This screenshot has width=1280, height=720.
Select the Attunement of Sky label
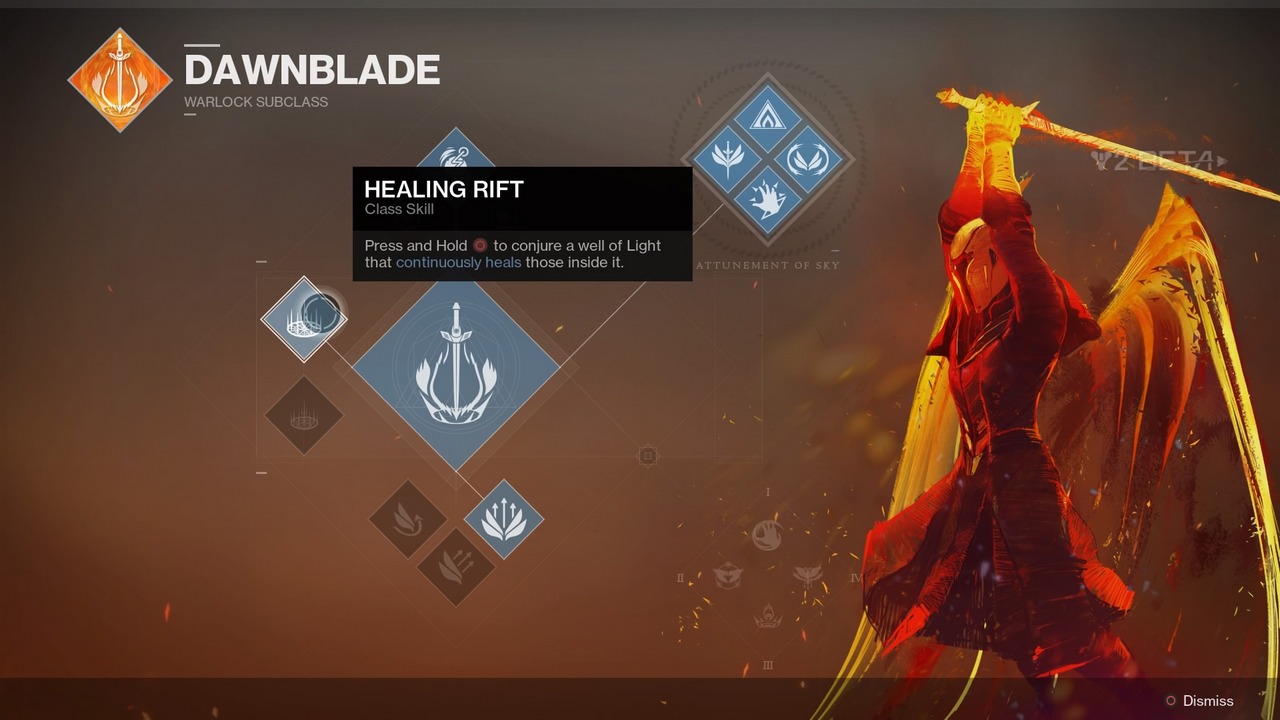770,264
